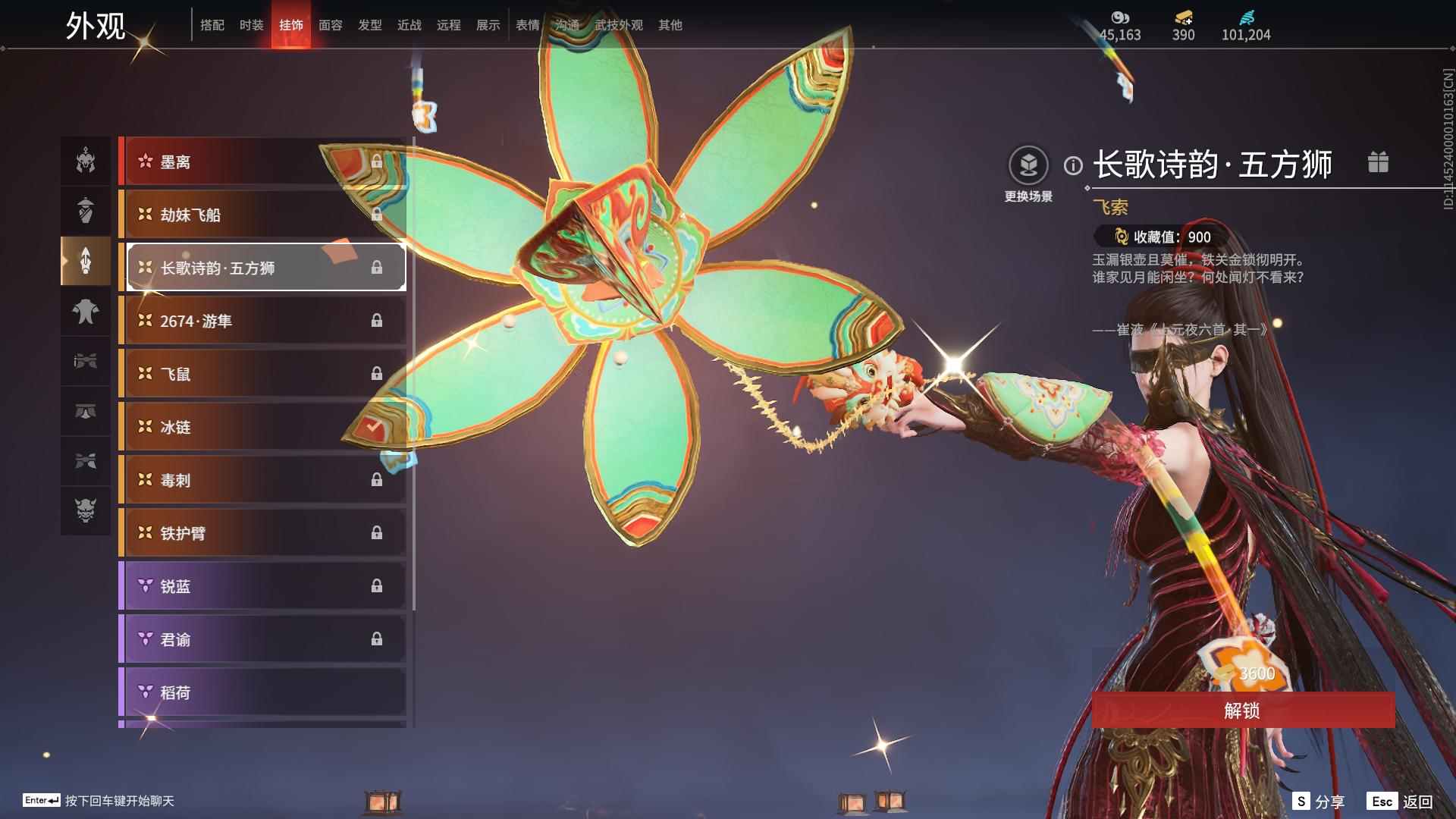Click the red 解锁 unlock button
The width and height of the screenshot is (1456, 819).
(1242, 711)
